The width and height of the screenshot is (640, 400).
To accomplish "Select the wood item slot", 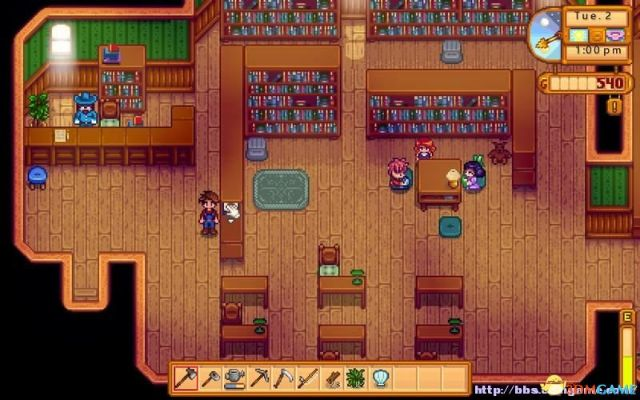I will [330, 378].
